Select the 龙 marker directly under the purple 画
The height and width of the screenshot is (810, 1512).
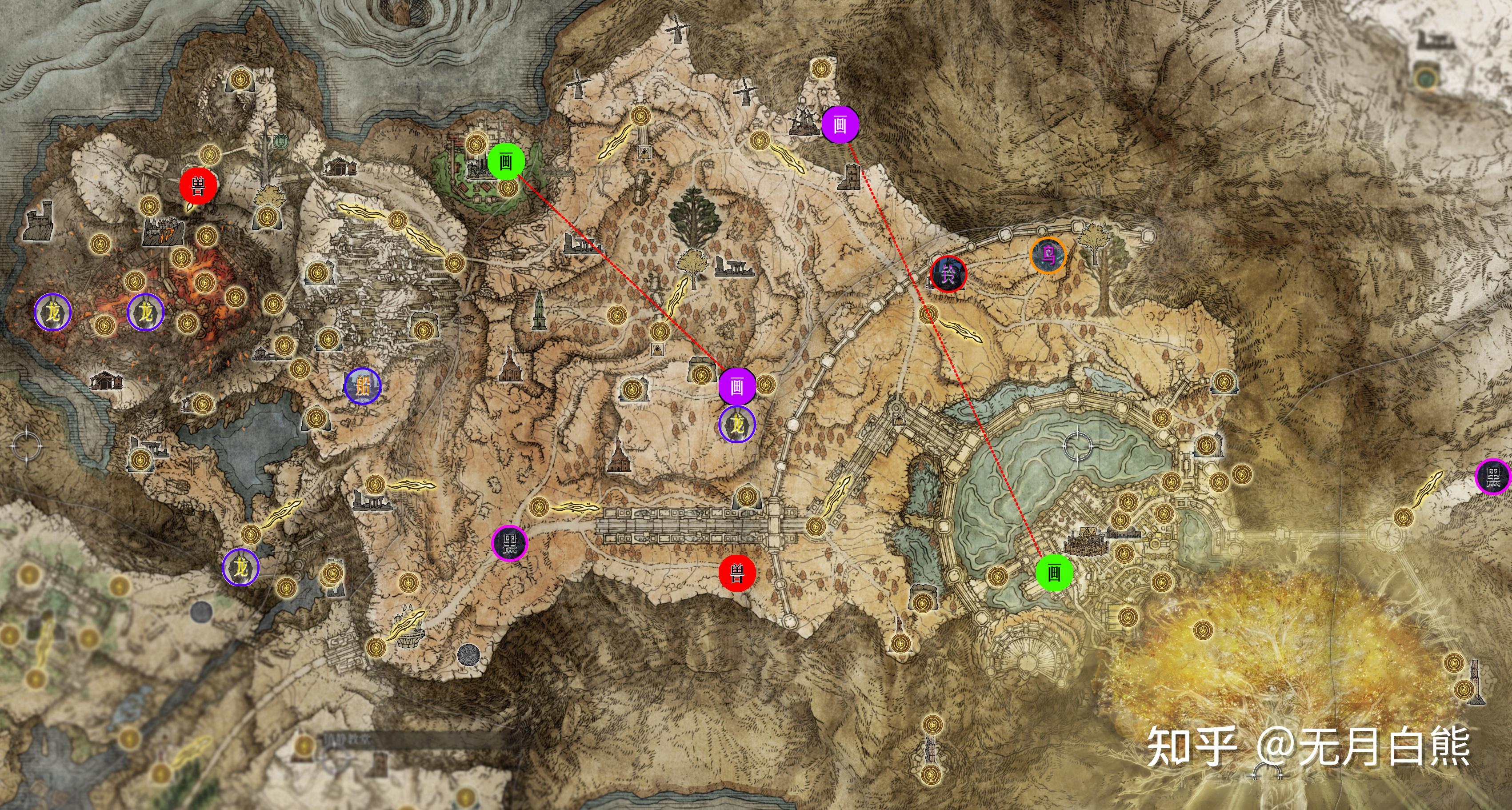pos(737,425)
